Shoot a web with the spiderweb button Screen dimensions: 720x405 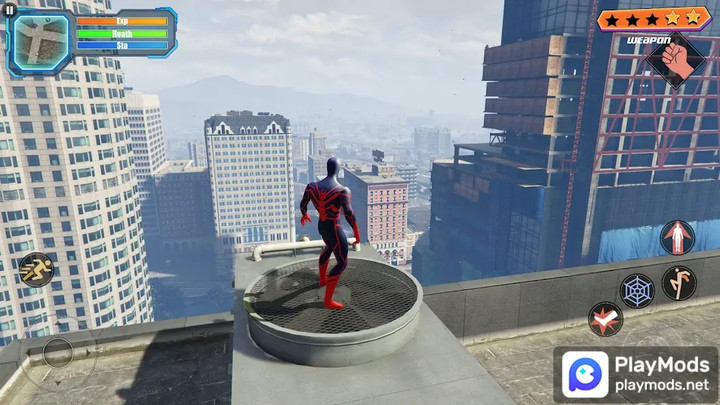click(x=637, y=291)
